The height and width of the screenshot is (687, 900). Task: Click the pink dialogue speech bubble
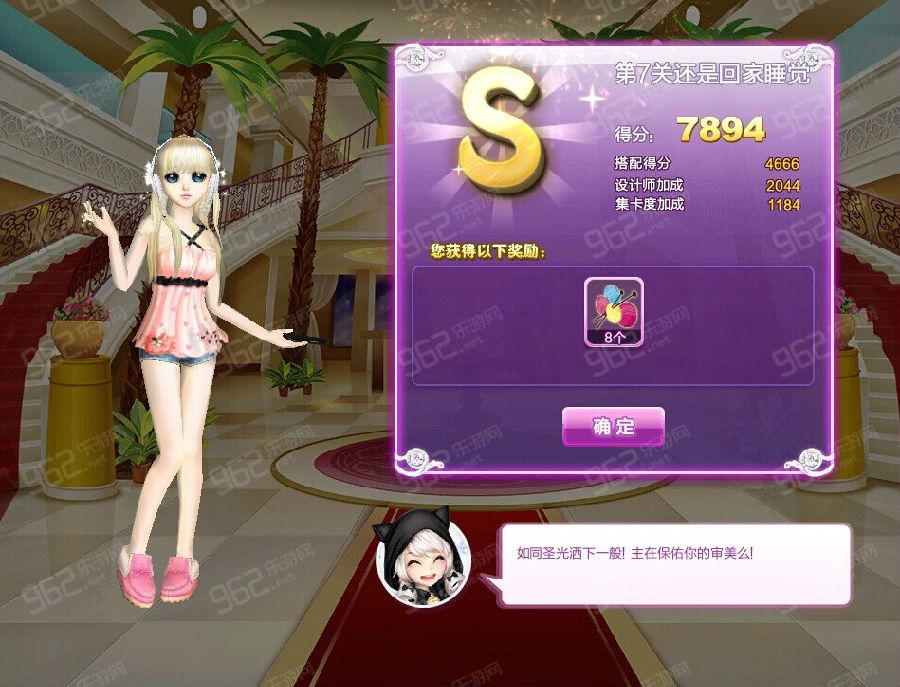pyautogui.click(x=677, y=563)
